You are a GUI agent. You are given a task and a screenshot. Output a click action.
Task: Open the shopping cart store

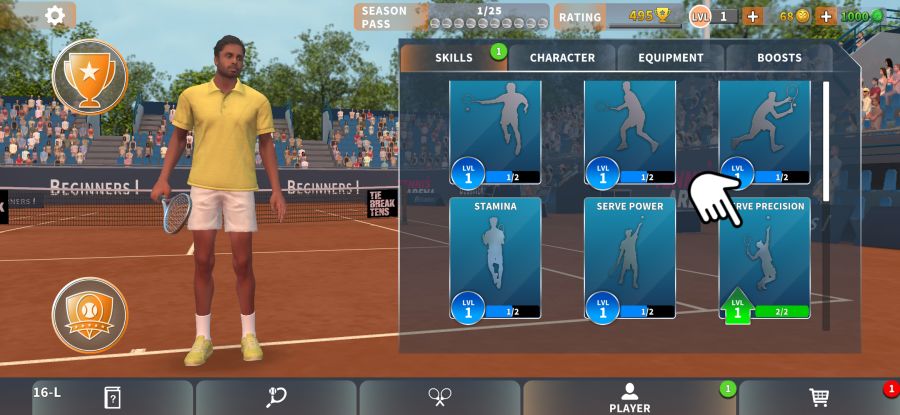coord(819,397)
